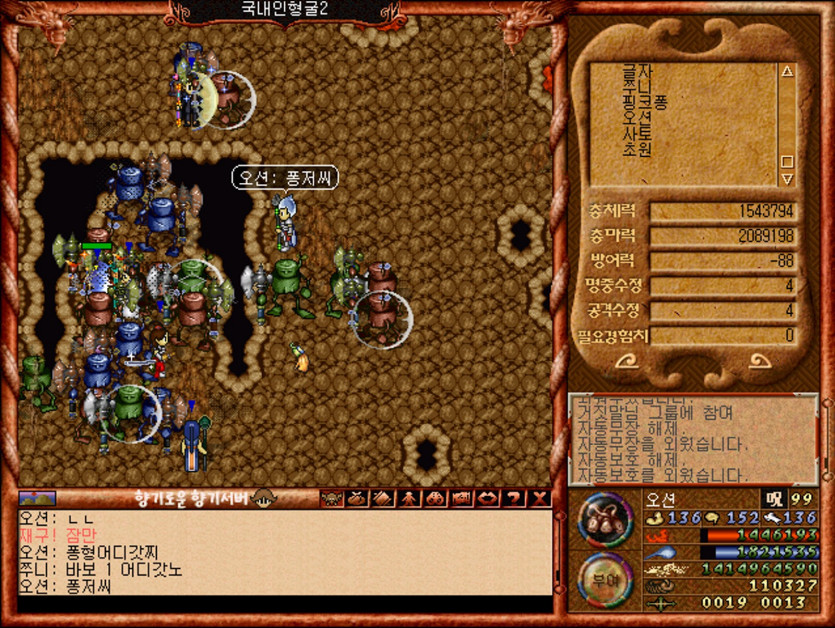Click the group list down arrow
835x628 pixels.
click(x=786, y=179)
